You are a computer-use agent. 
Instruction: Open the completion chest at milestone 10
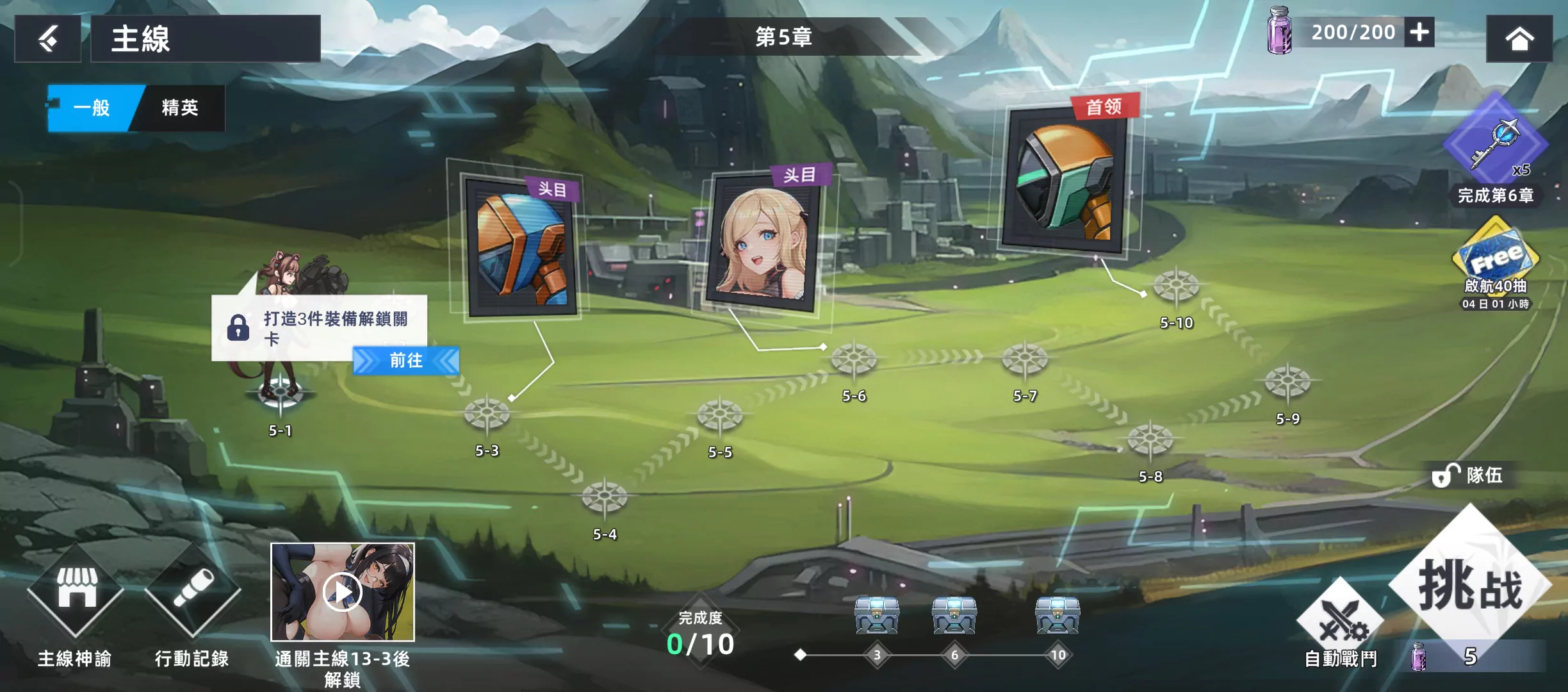tap(1058, 615)
